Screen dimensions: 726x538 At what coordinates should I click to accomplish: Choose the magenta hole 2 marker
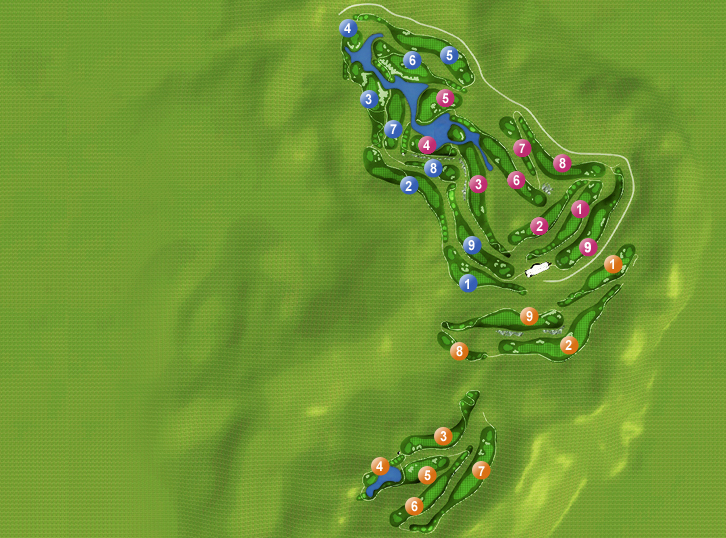[539, 226]
